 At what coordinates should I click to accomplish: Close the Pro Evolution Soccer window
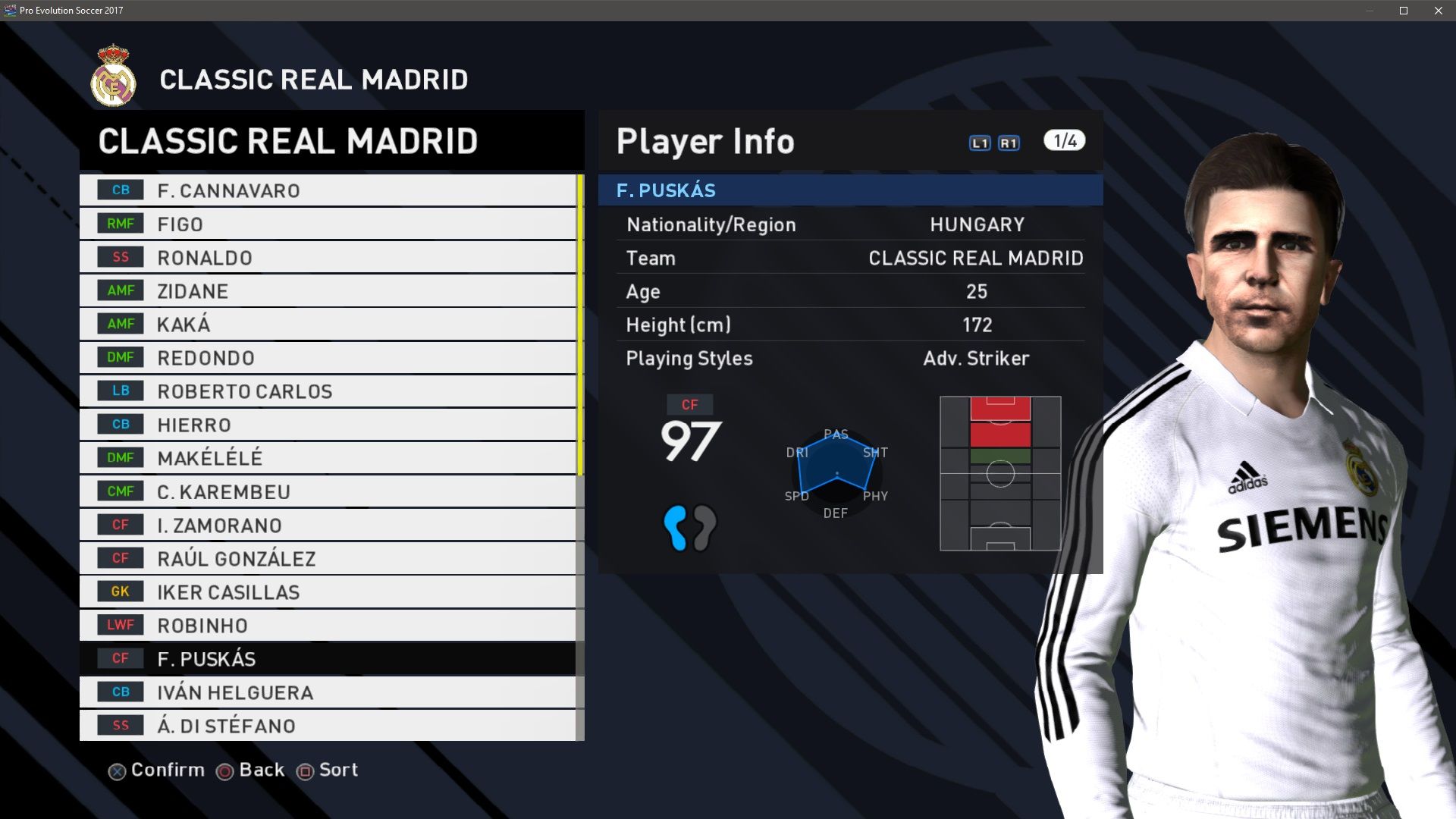[1438, 11]
